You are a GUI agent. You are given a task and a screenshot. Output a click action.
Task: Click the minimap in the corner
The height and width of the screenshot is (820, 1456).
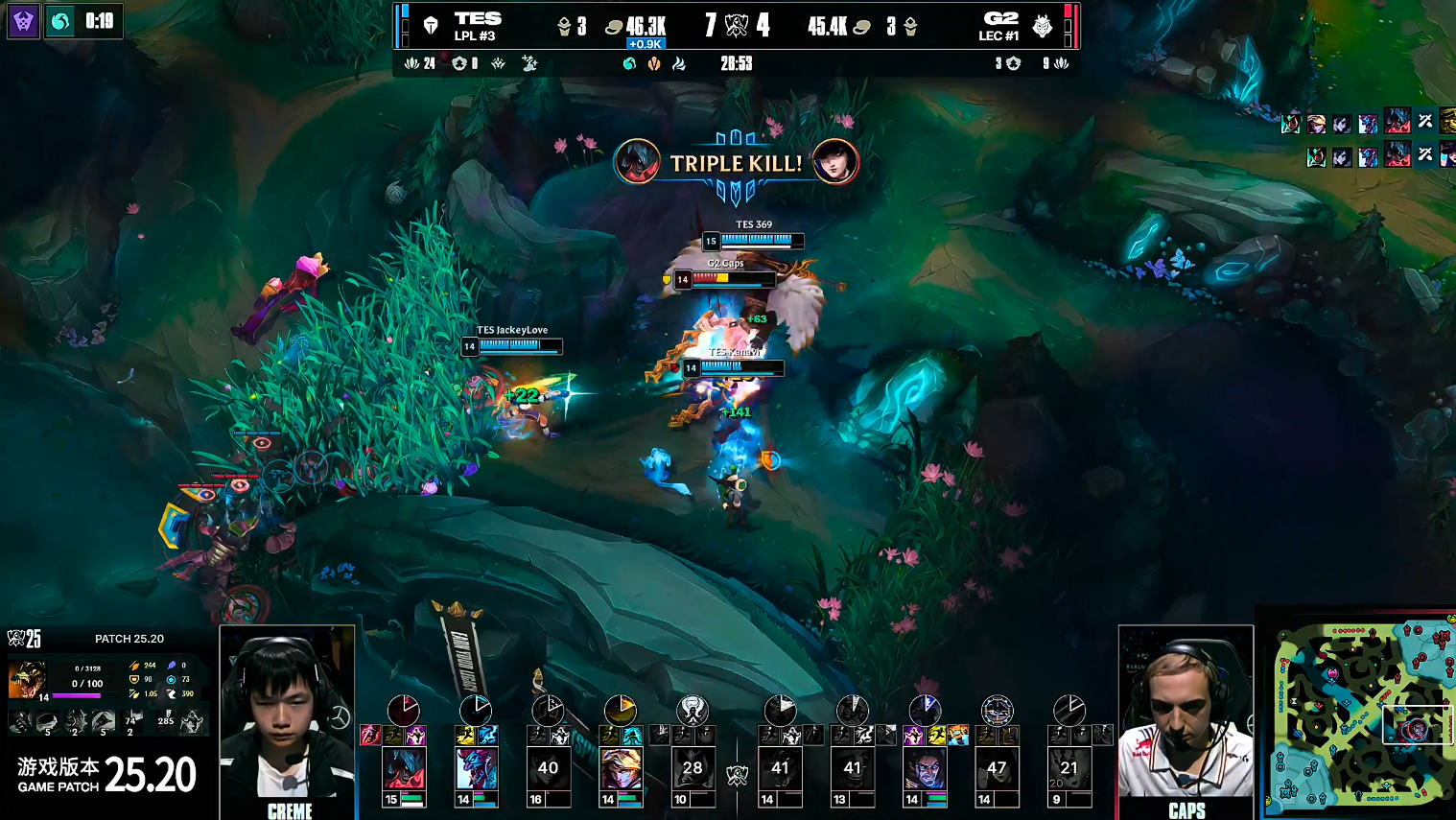pos(1362,715)
